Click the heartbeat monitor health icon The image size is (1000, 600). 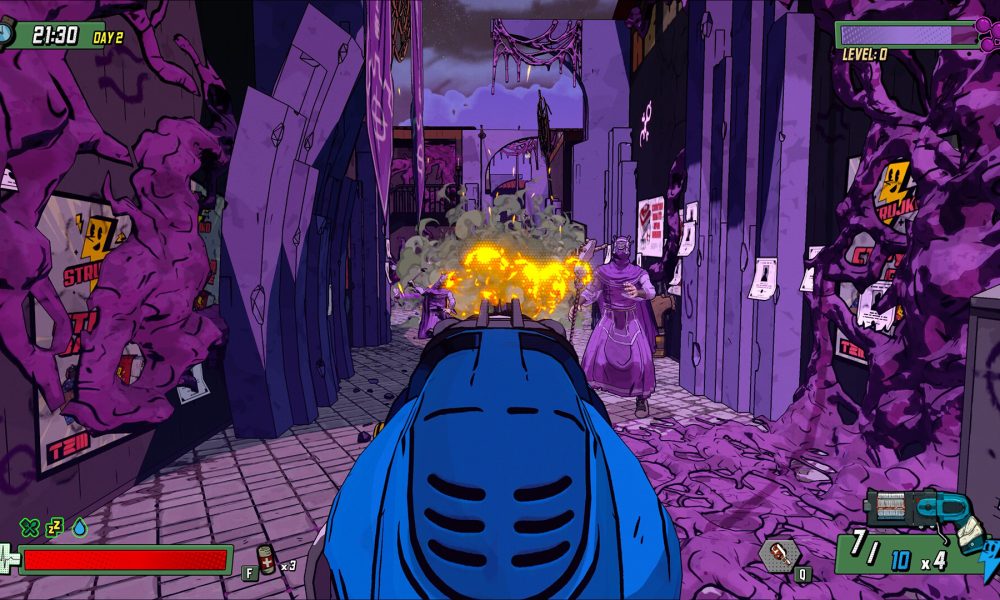10,559
